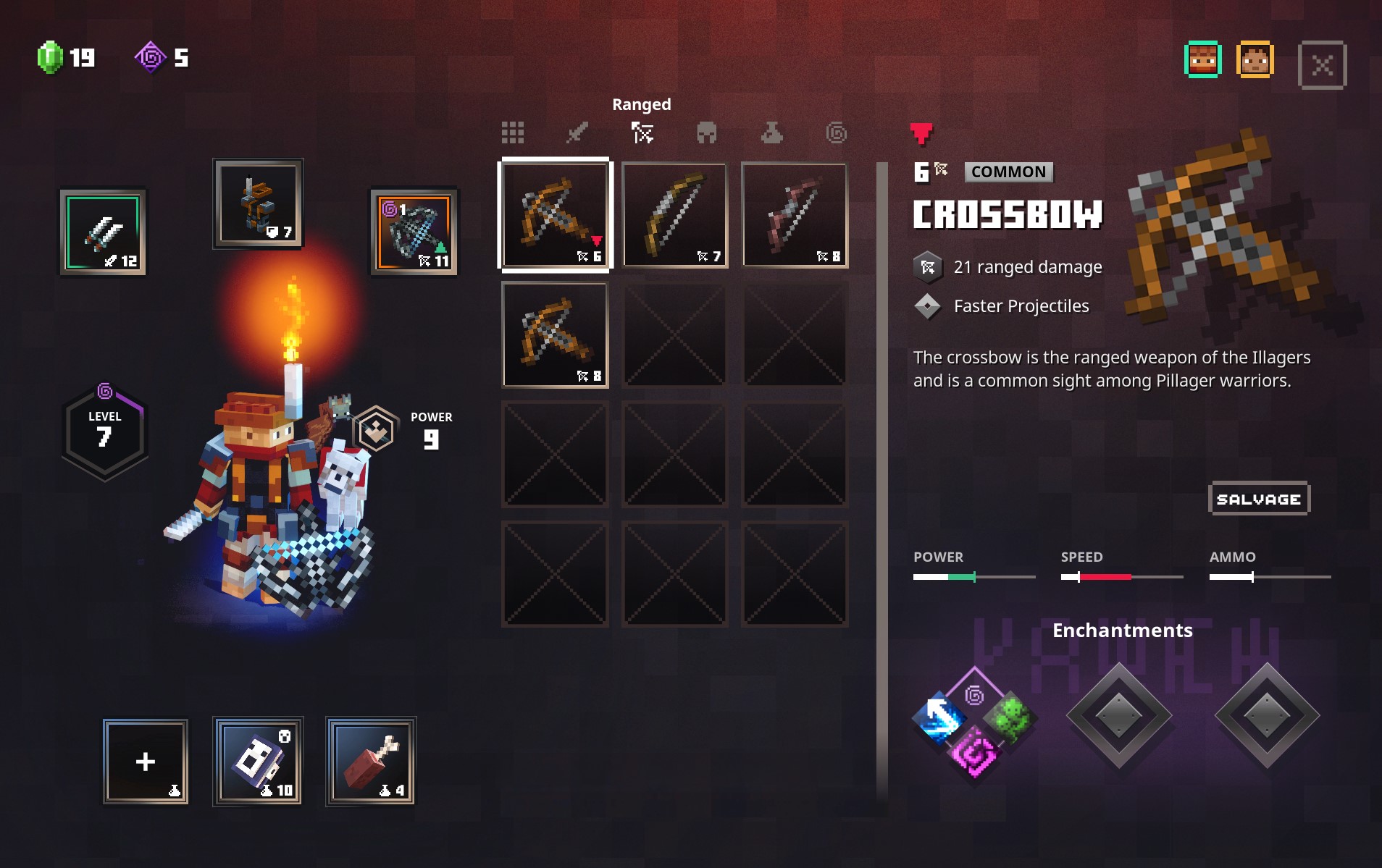Screen dimensions: 1382x868
Task: Select the power 6 crossbow slot
Action: (556, 214)
